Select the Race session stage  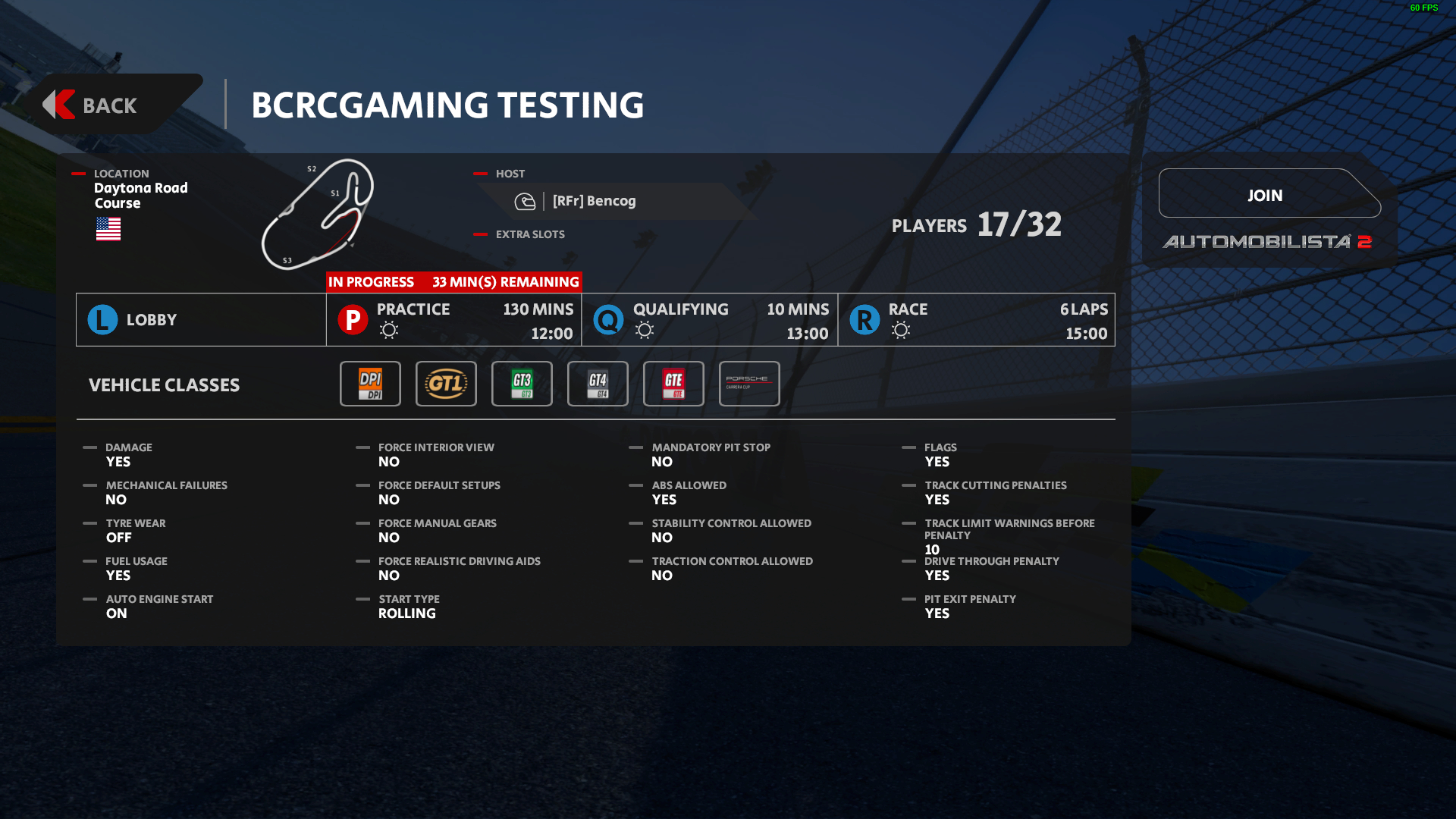click(x=977, y=320)
